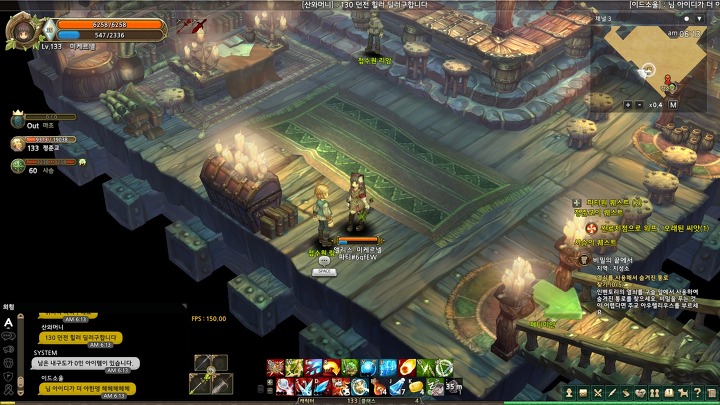Switch to the megaphone shout chat icon
Screen dimensions: 720x405
tap(8, 349)
